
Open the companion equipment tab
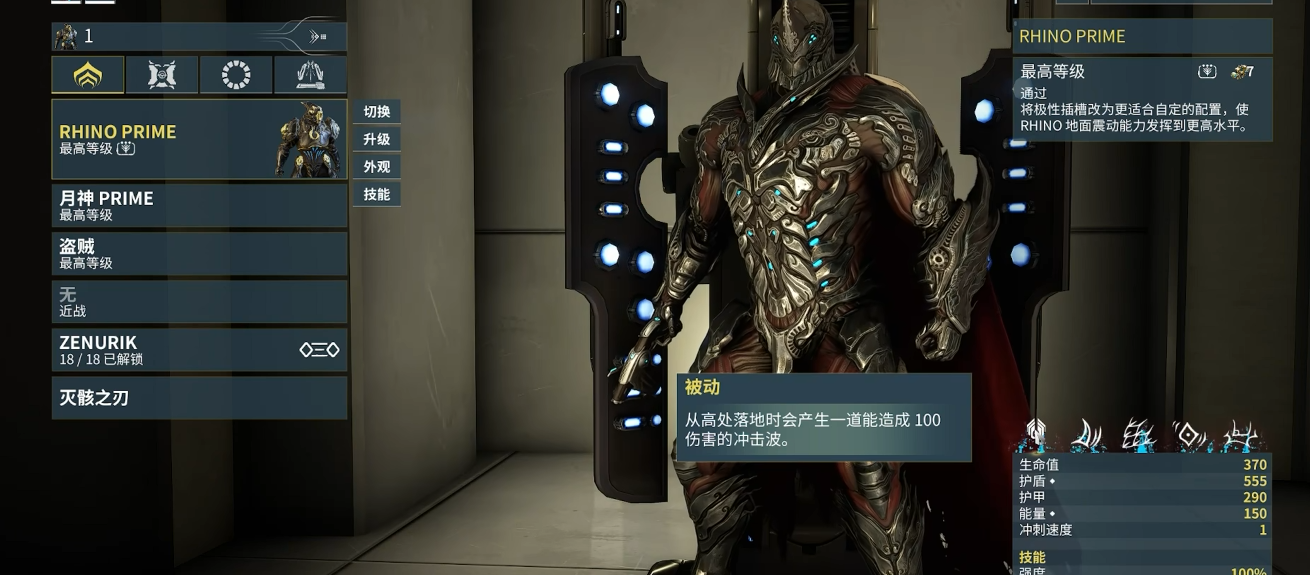[x=162, y=75]
